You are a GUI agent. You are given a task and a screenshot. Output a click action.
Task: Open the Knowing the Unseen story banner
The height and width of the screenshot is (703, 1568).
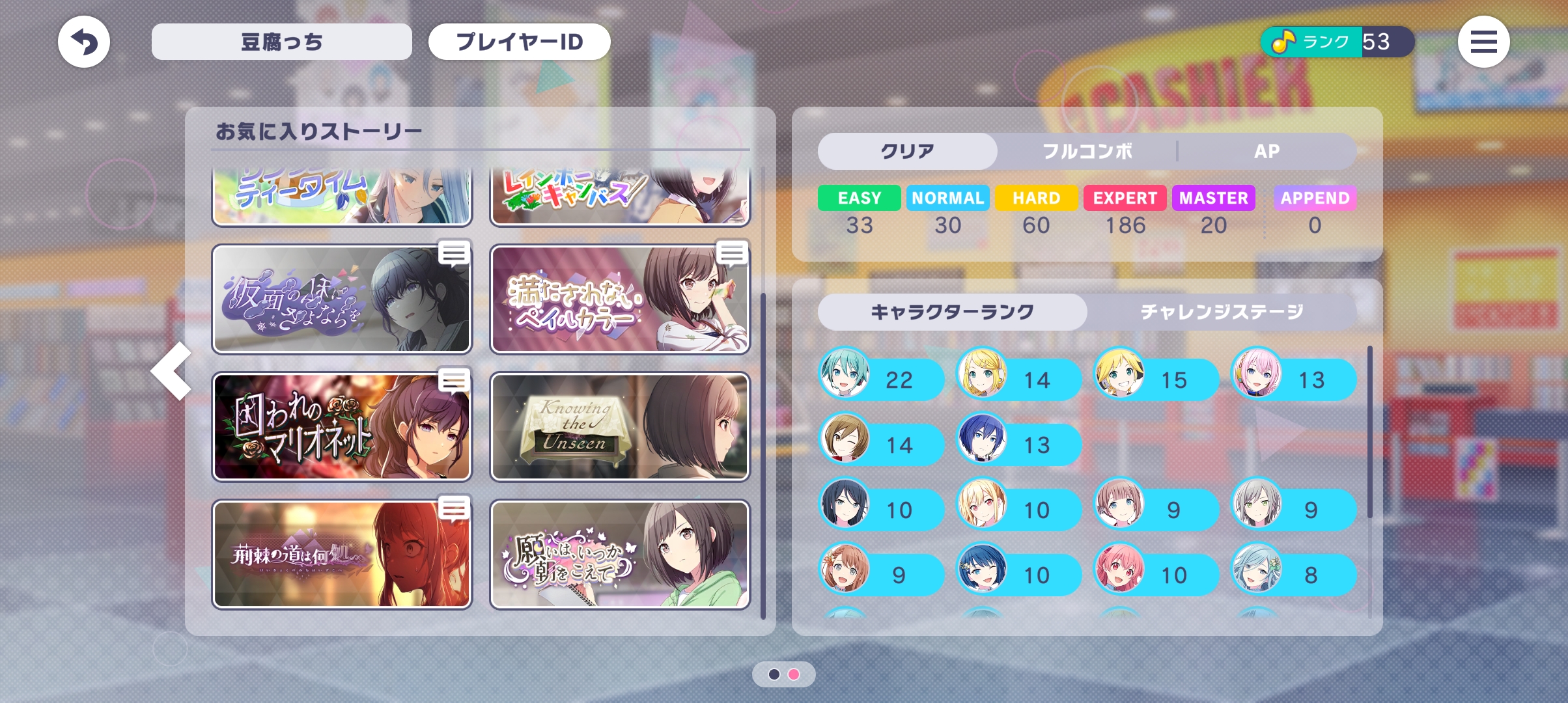(619, 427)
